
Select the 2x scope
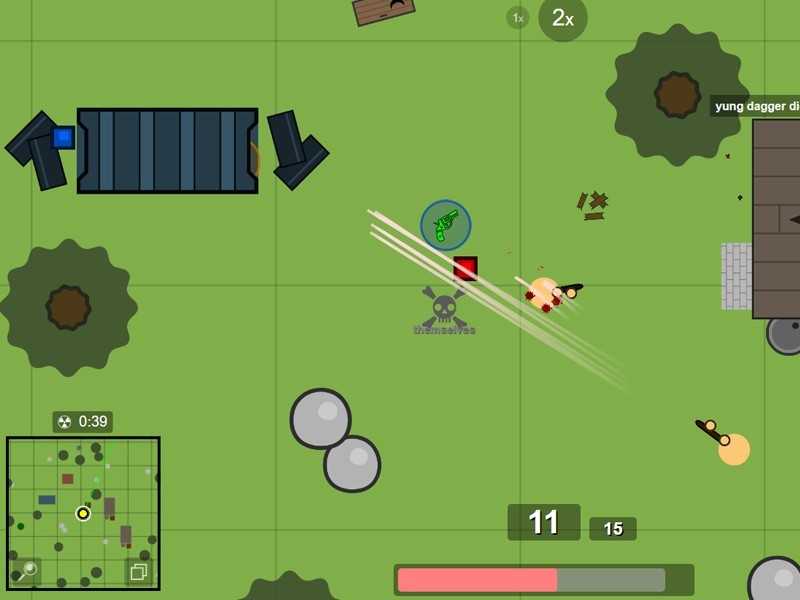coord(562,18)
